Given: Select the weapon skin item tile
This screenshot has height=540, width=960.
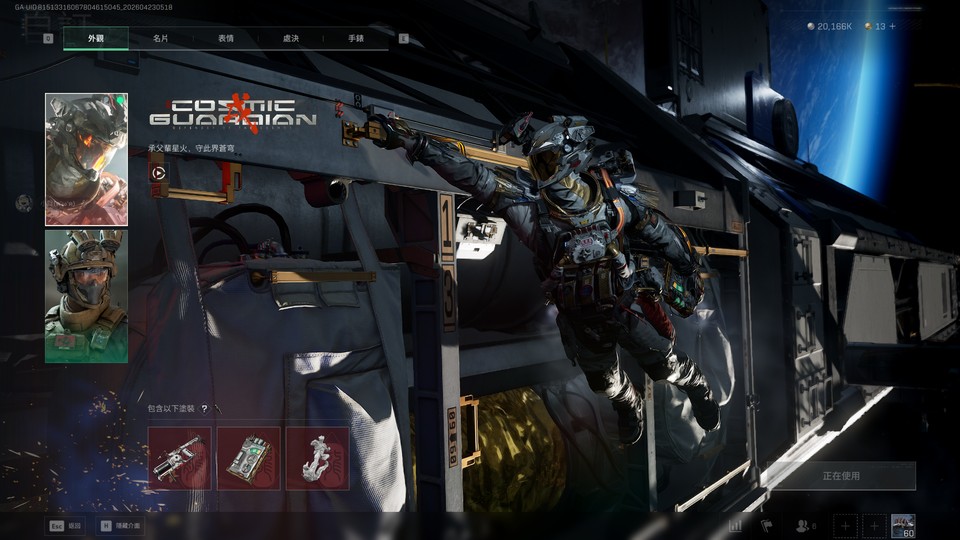Looking at the screenshot, I should 180,458.
